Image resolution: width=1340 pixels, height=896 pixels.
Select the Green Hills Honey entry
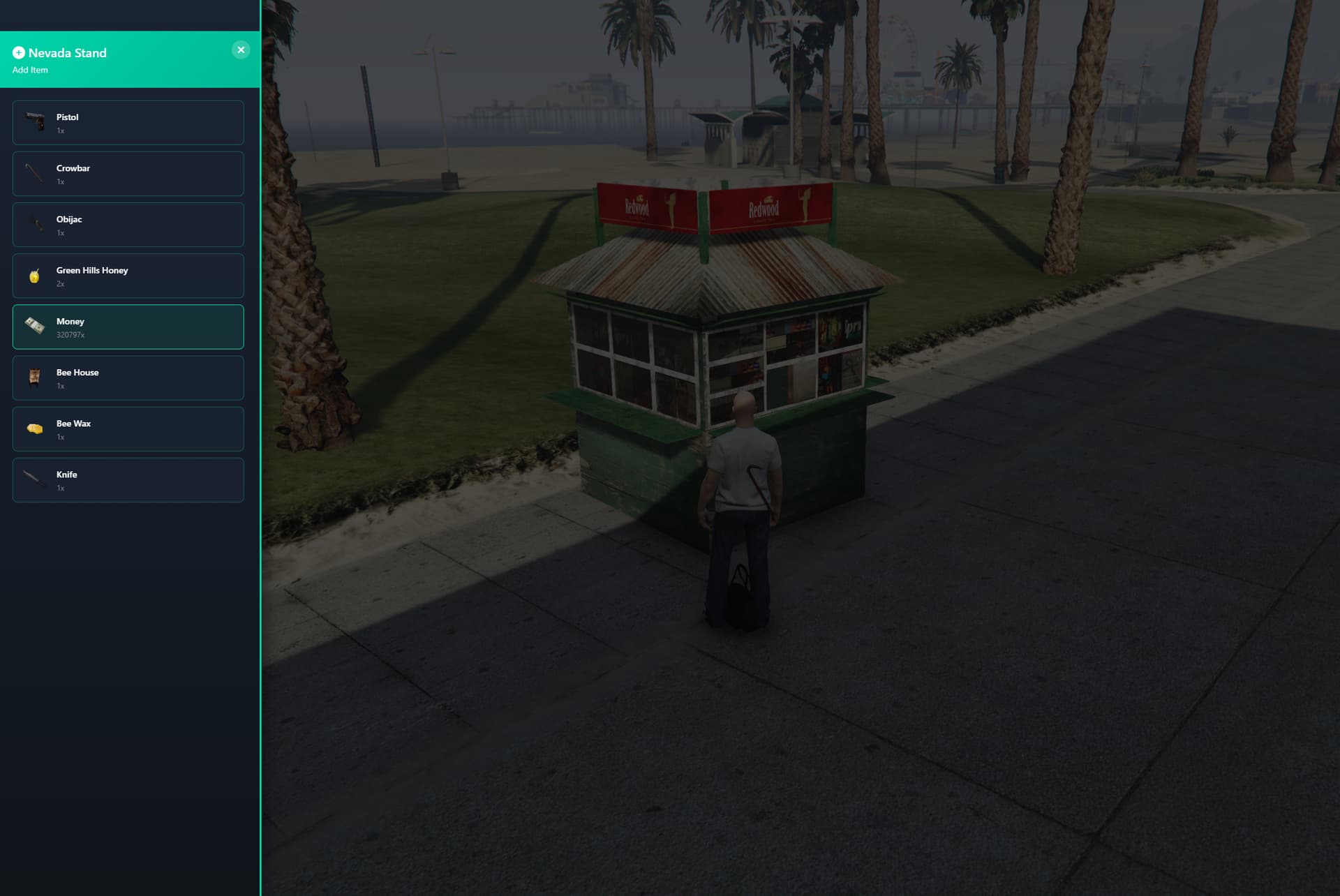[x=128, y=275]
